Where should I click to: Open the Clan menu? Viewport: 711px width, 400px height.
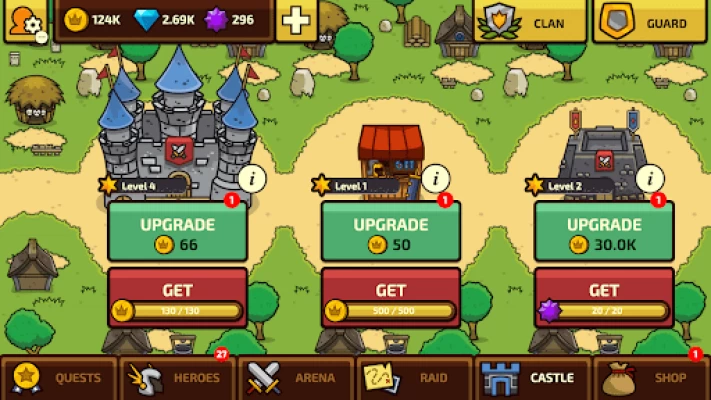[x=529, y=21]
